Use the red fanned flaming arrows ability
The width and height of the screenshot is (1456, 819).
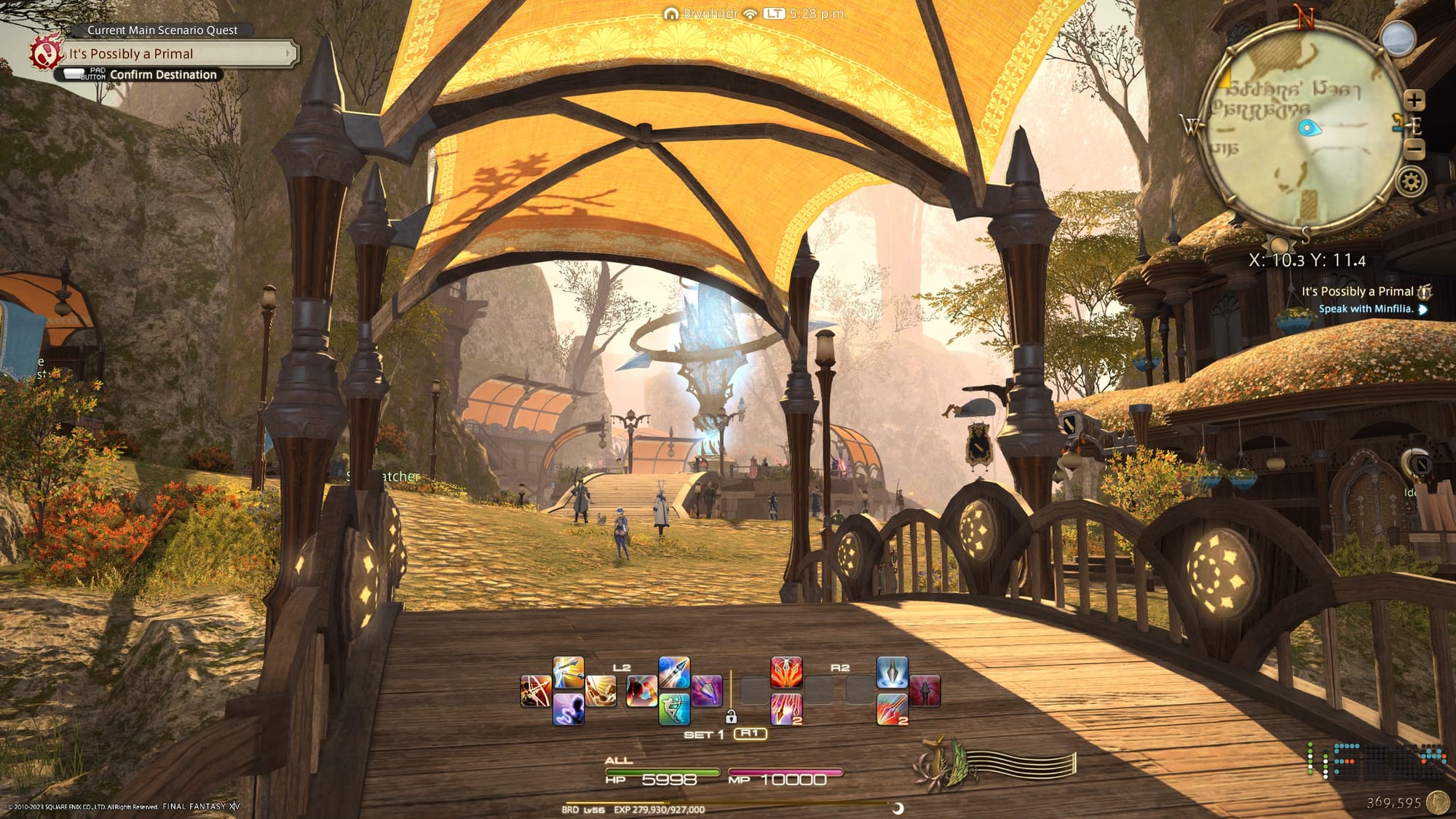point(786,672)
